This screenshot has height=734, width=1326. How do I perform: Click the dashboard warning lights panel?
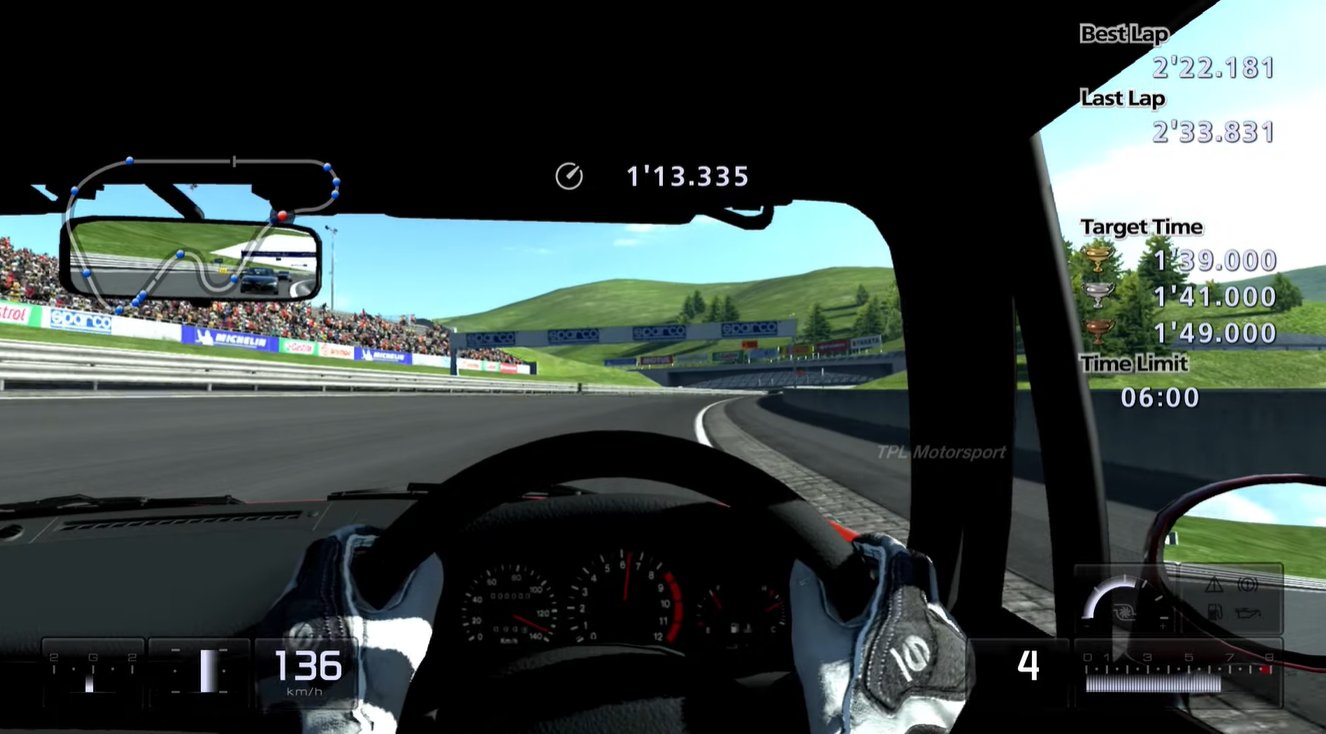pyautogui.click(x=1230, y=598)
